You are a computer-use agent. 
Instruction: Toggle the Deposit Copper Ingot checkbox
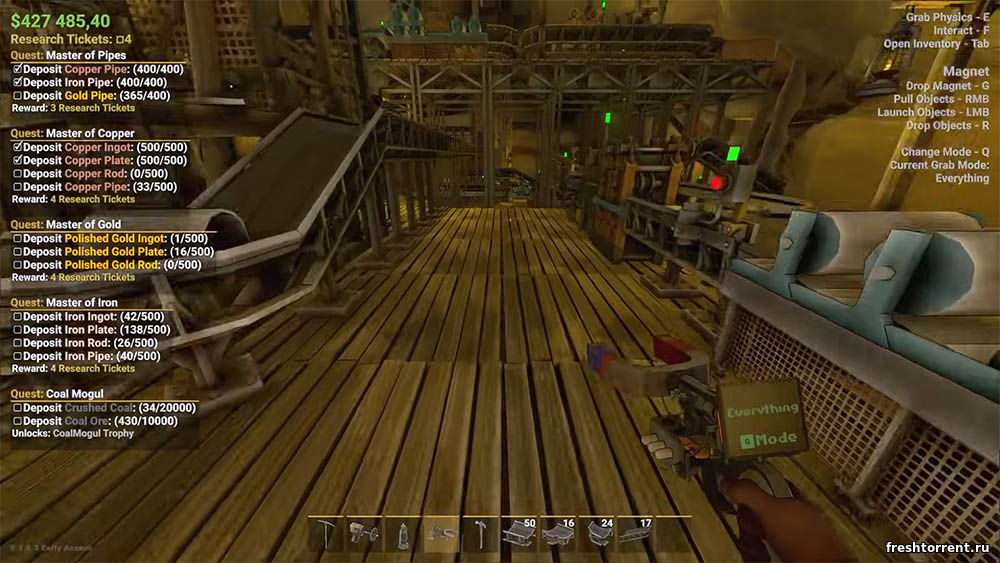pos(17,147)
